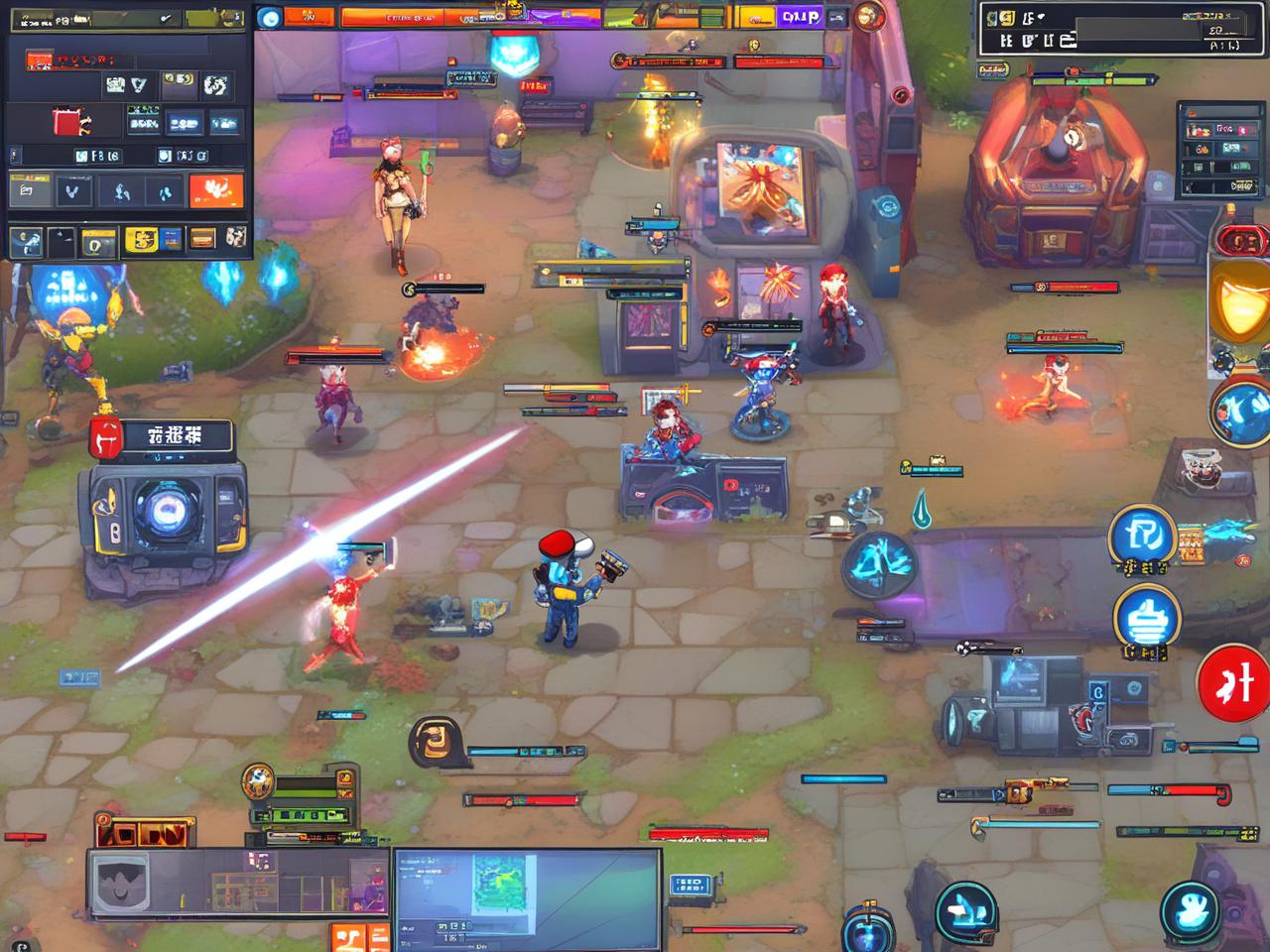
Task: Click the large orange flame button
Action: pos(215,190)
